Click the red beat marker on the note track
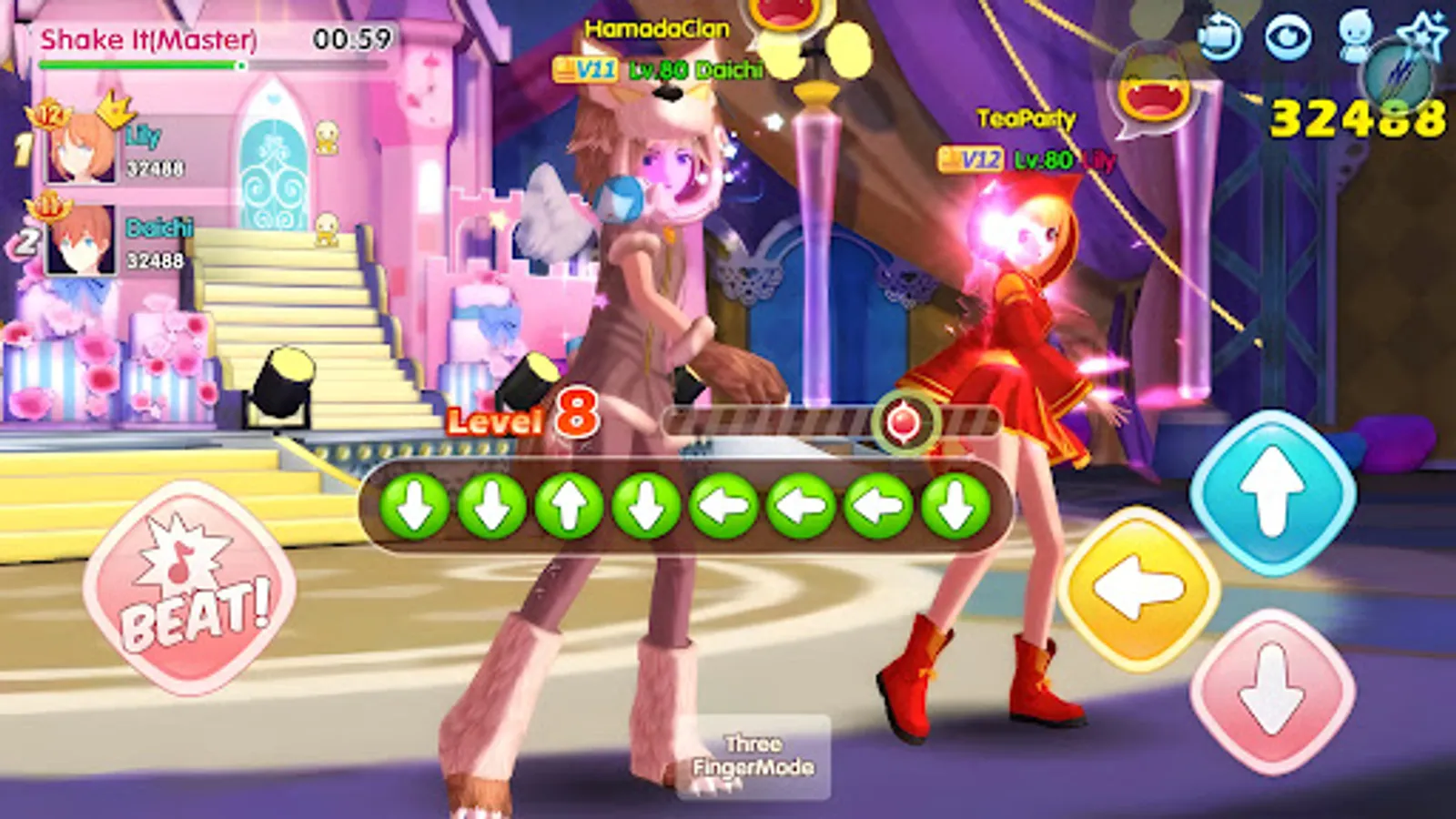1456x819 pixels. click(x=904, y=420)
